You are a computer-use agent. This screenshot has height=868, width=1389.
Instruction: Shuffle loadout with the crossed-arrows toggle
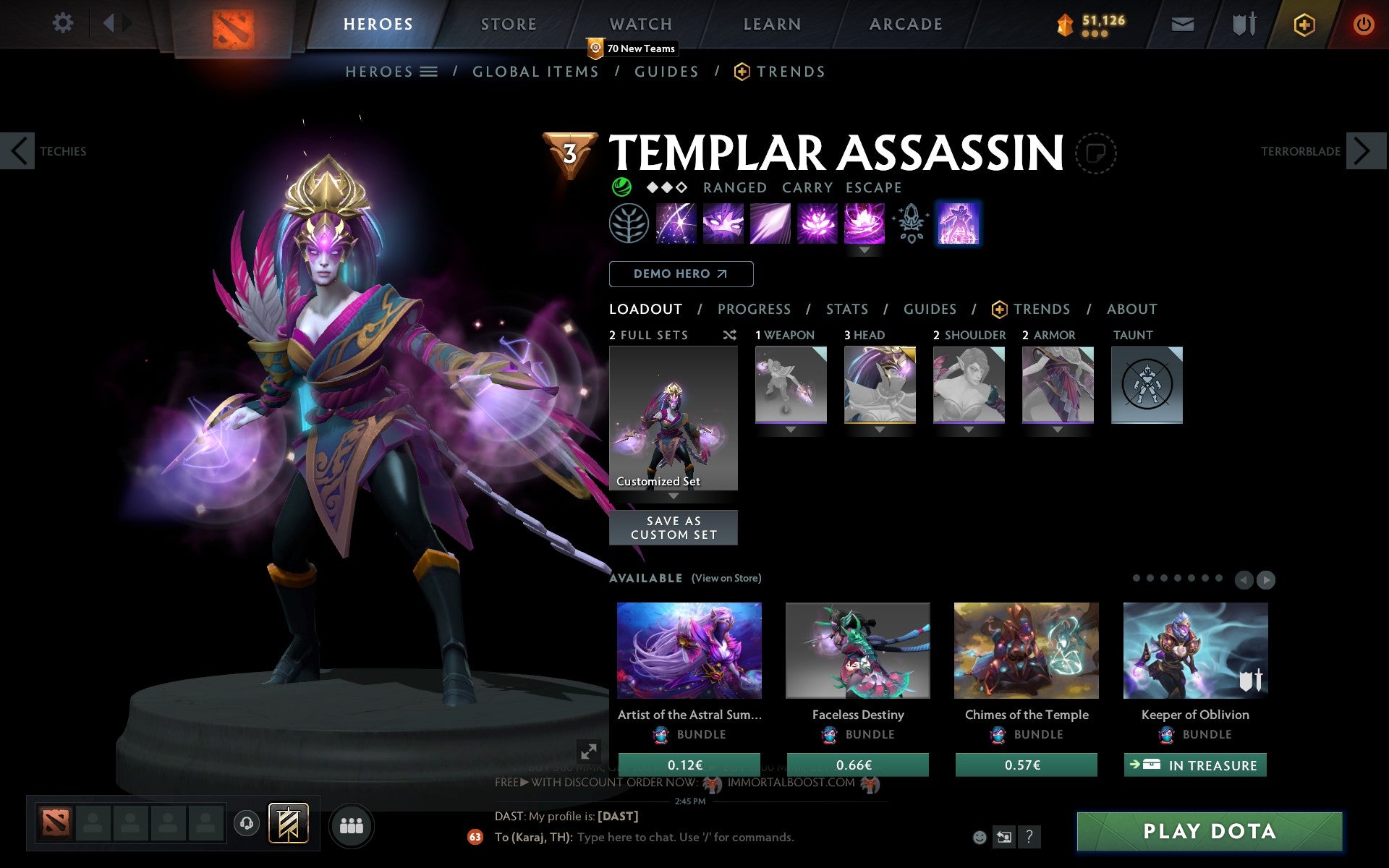[729, 335]
